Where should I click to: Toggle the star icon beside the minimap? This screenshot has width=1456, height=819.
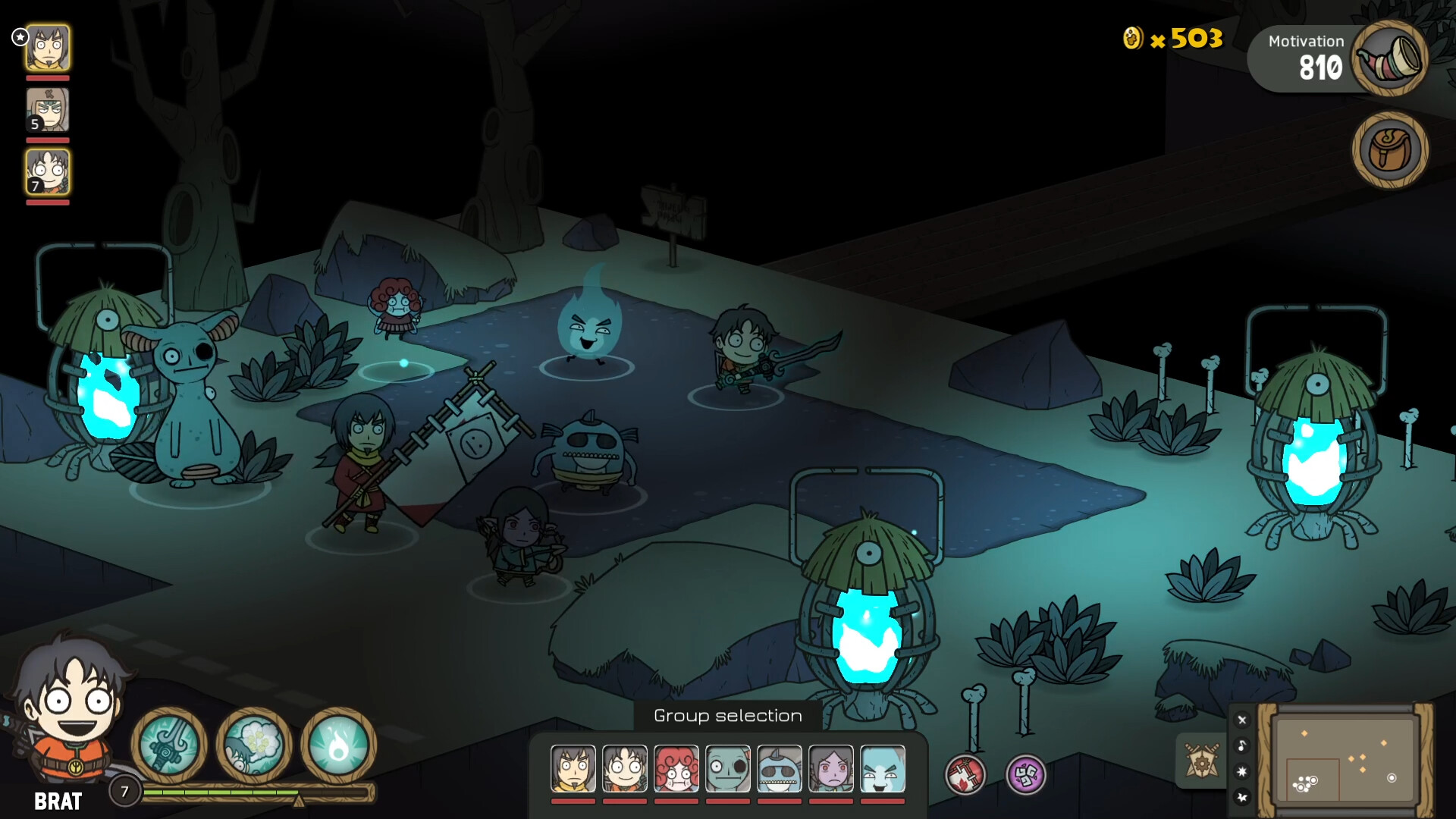(1242, 771)
